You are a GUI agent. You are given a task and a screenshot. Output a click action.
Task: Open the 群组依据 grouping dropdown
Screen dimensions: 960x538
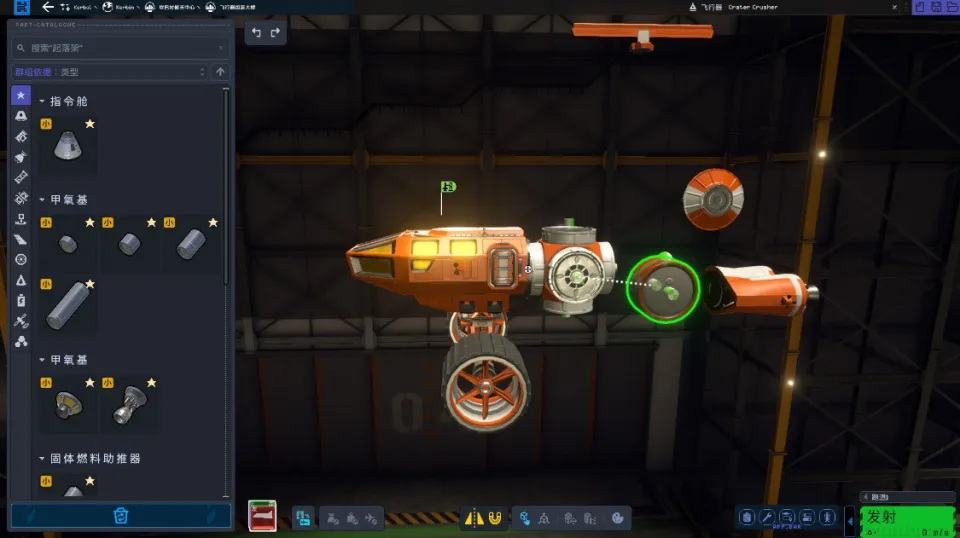pos(108,72)
